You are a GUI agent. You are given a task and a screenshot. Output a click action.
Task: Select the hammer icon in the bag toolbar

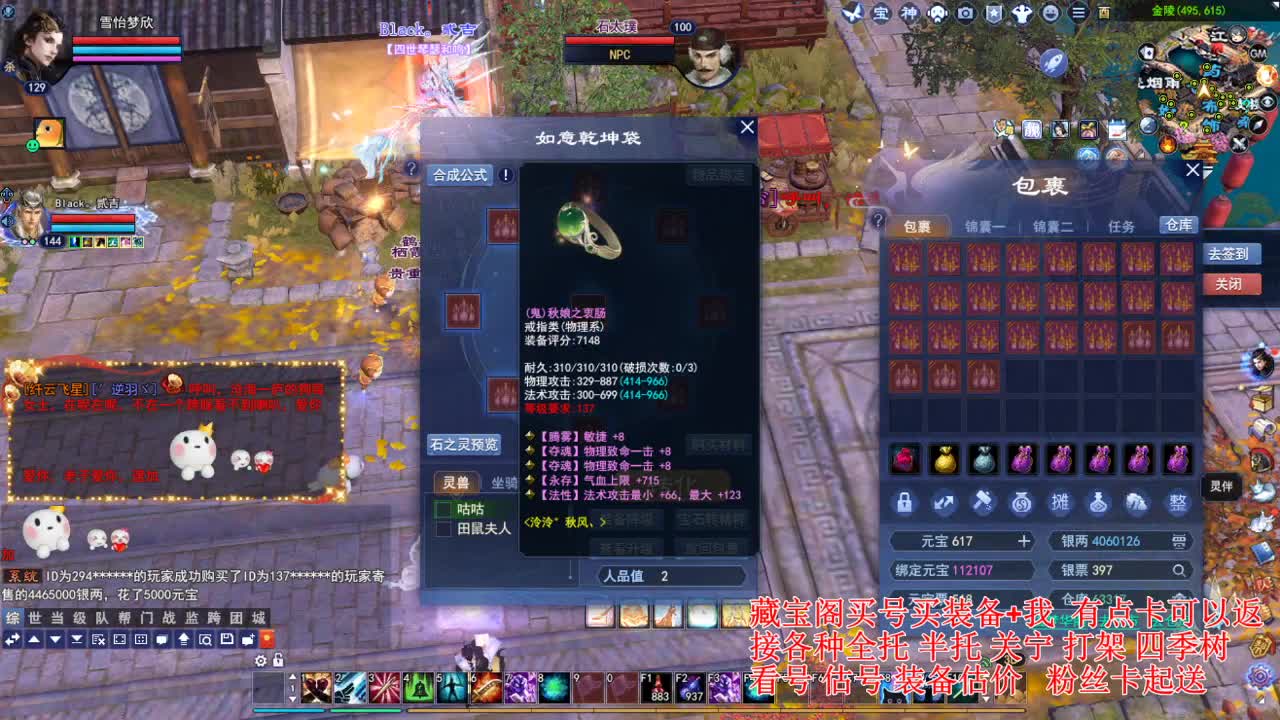[984, 503]
